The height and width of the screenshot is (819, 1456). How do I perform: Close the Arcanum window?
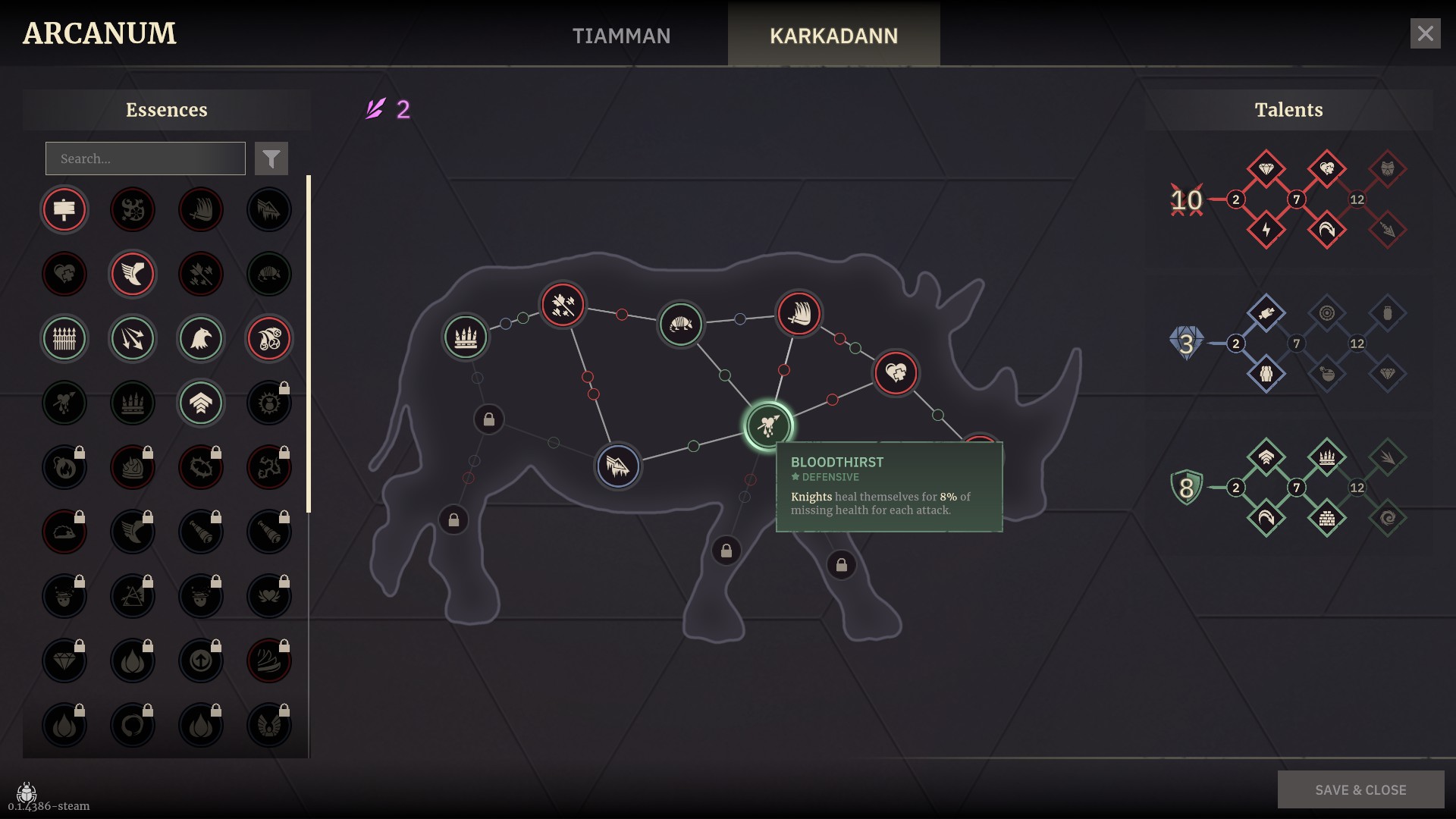coord(1425,33)
